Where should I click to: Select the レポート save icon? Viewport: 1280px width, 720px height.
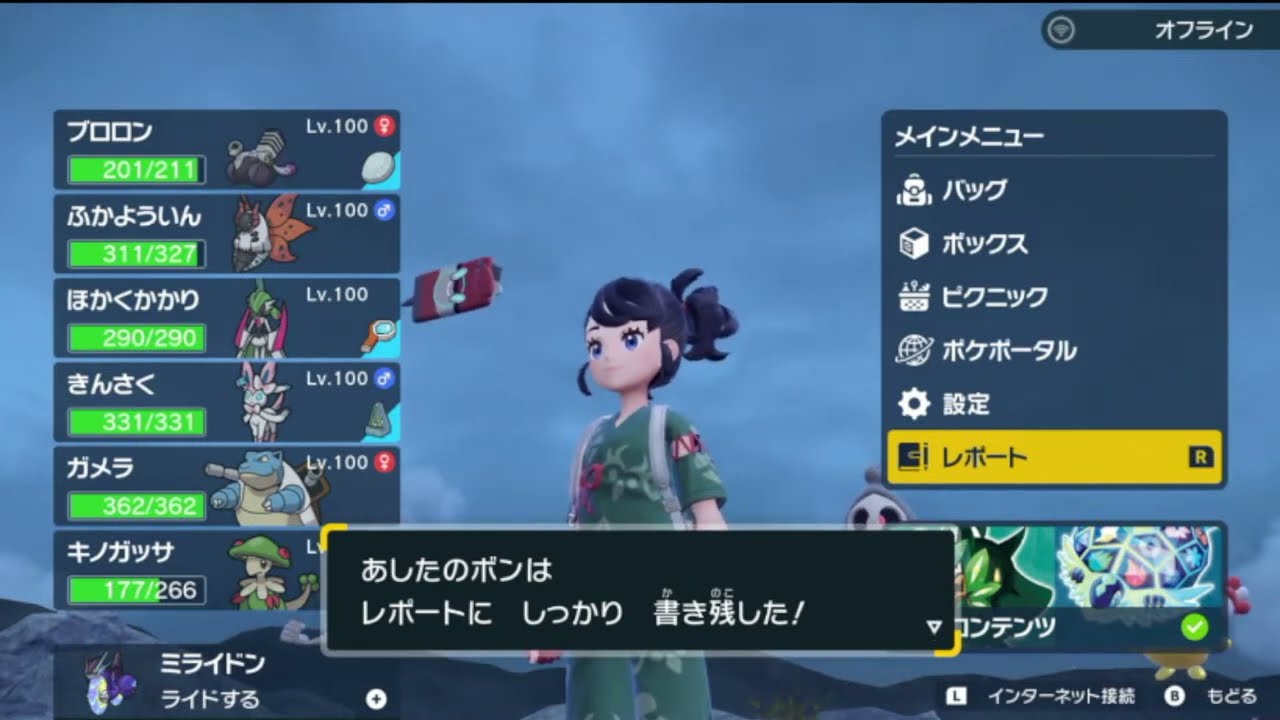click(914, 457)
